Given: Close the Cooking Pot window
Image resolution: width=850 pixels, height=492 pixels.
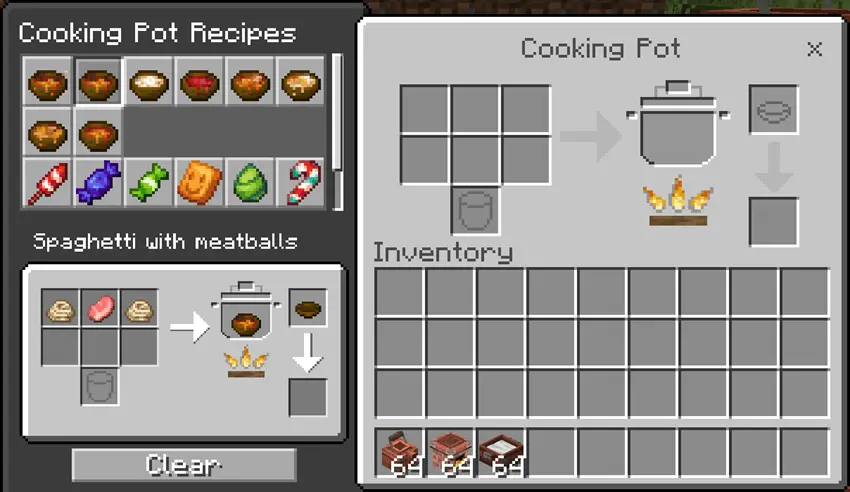Looking at the screenshot, I should click(814, 49).
